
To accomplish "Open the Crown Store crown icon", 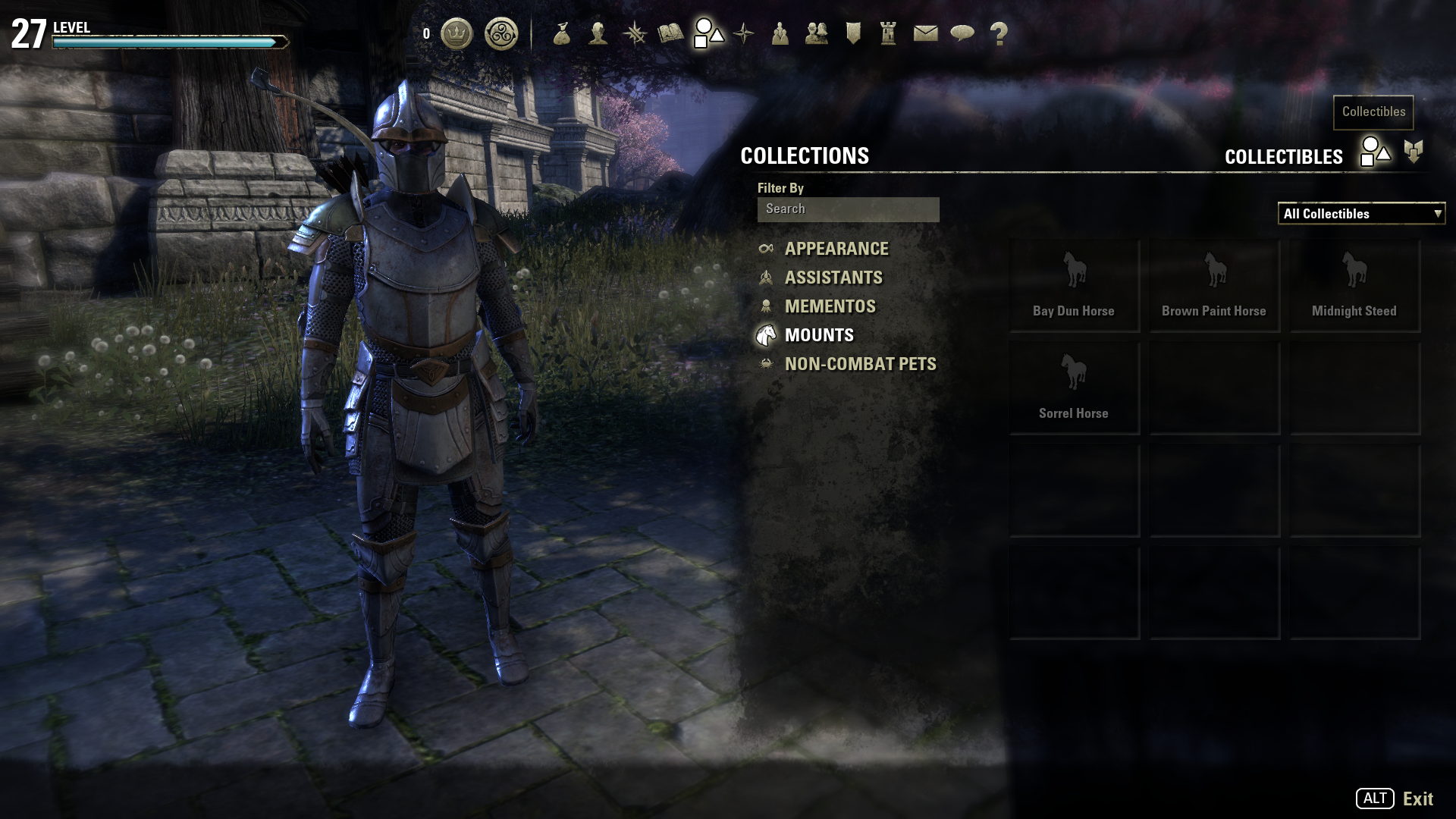I will (457, 34).
